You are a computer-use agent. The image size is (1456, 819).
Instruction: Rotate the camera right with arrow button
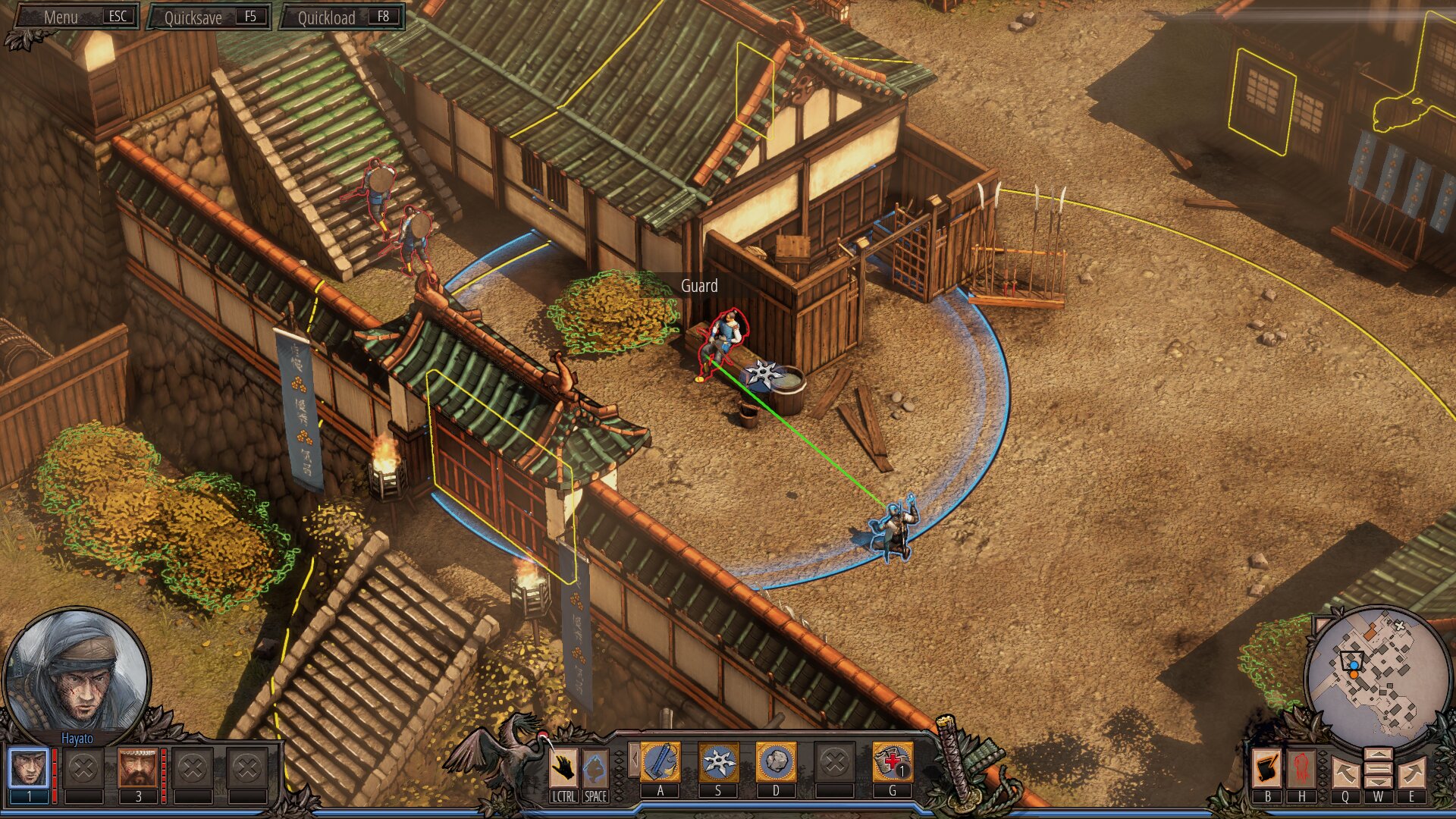pyautogui.click(x=1411, y=772)
